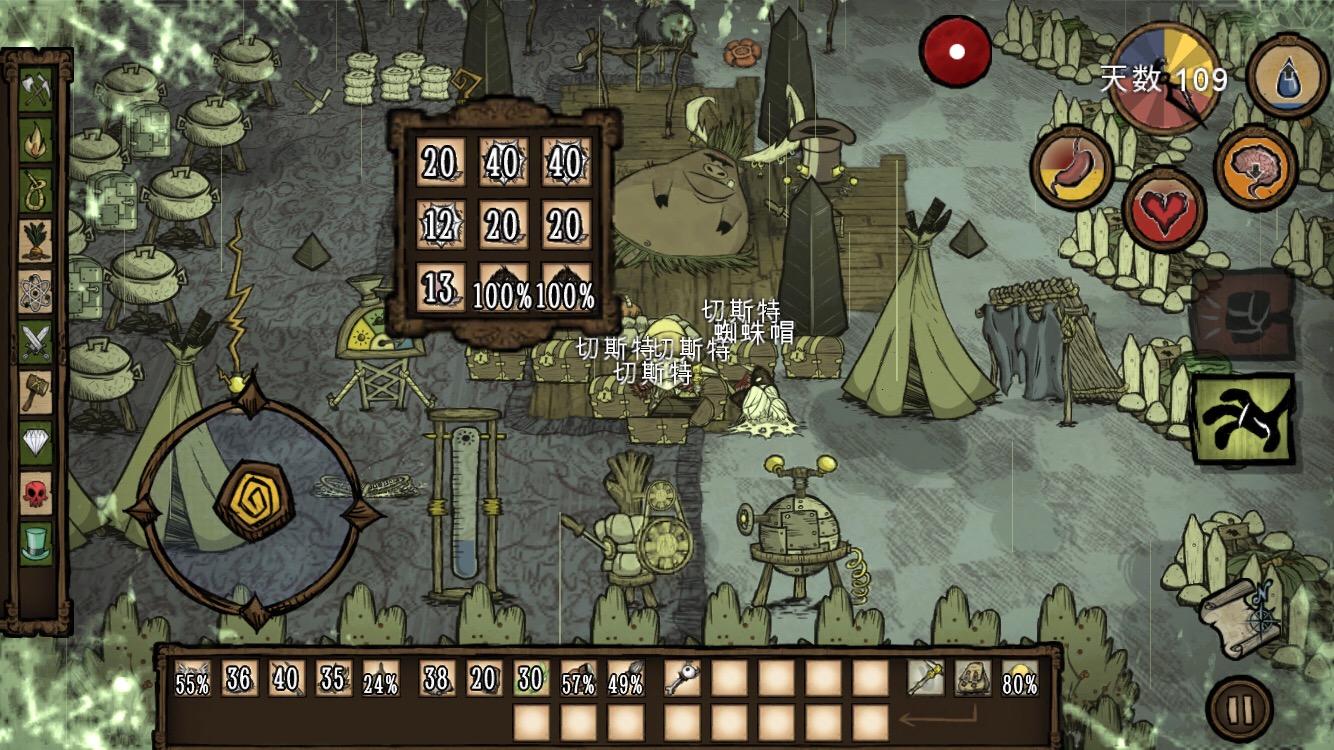
Task: Open the Science atom crafting tab
Action: click(x=36, y=291)
